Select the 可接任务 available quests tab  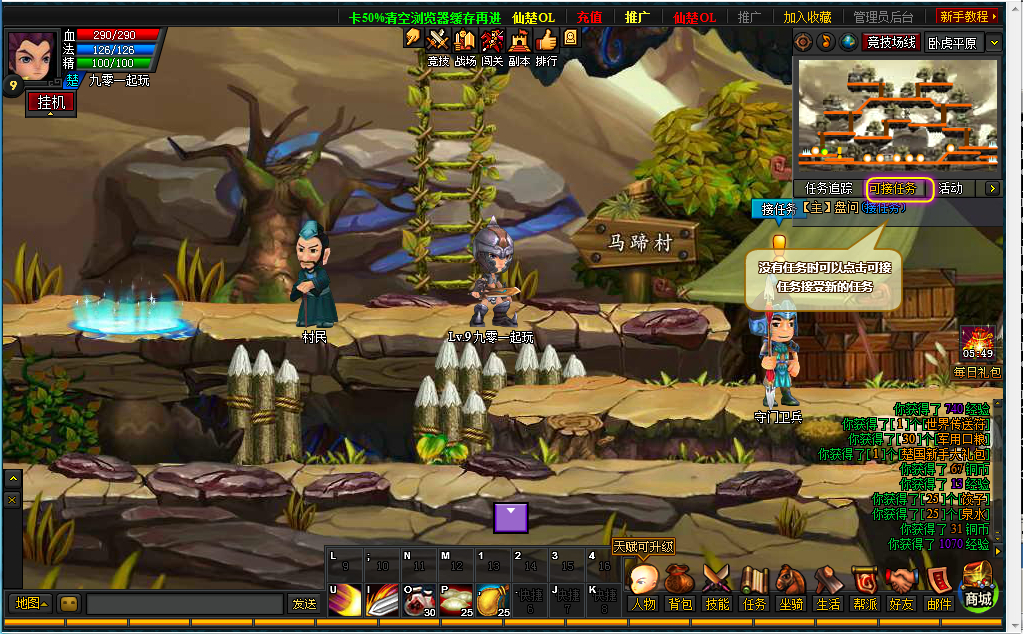click(x=899, y=188)
